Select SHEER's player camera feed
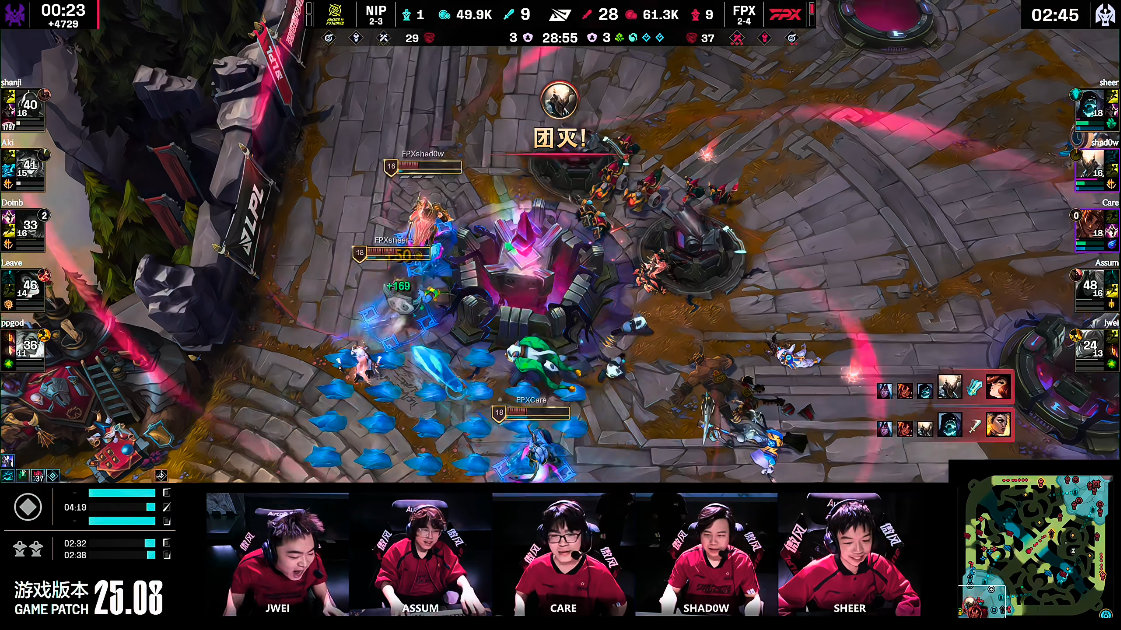Image resolution: width=1121 pixels, height=630 pixels. click(848, 553)
